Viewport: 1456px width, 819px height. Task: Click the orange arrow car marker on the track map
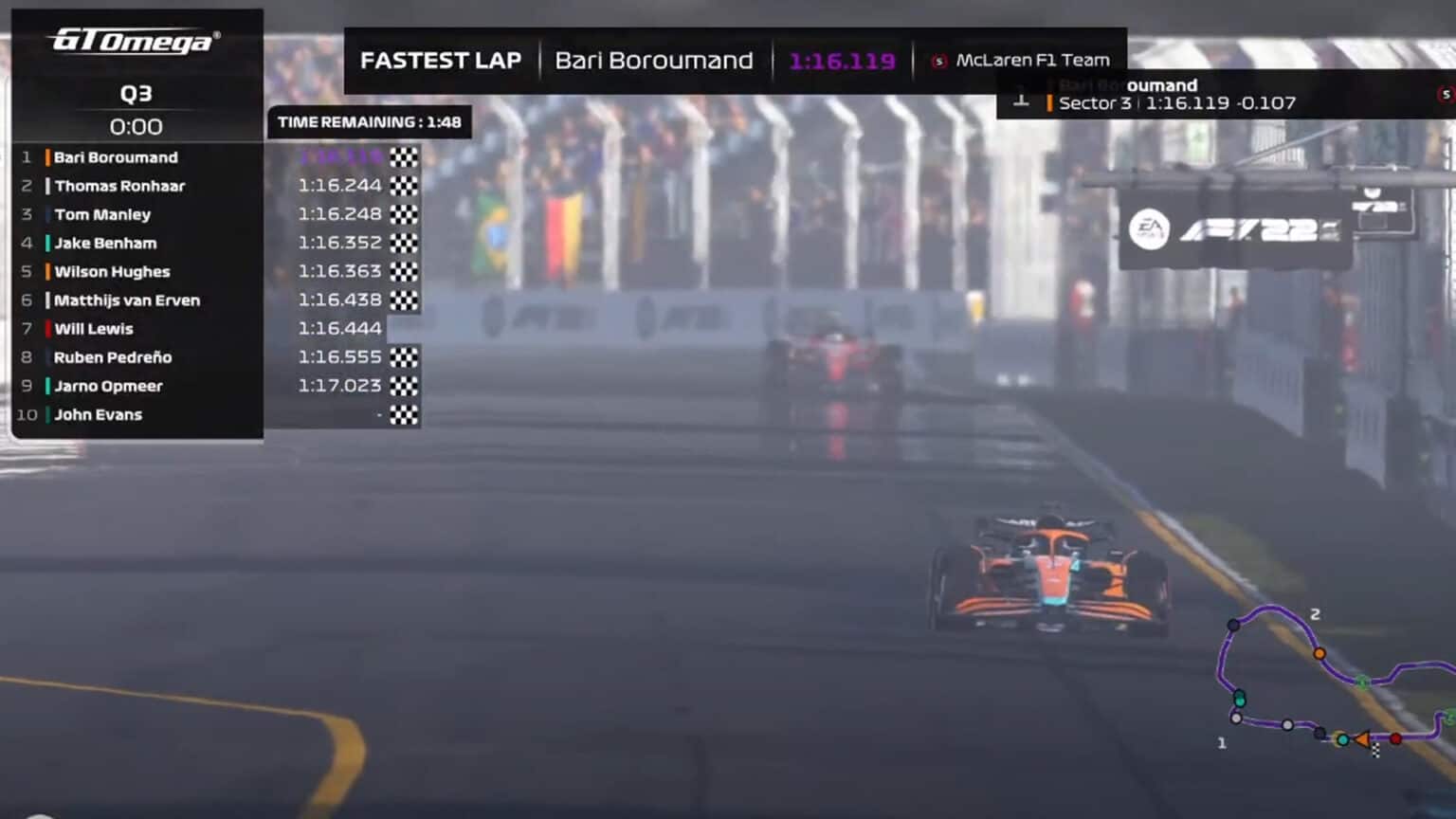click(1362, 739)
